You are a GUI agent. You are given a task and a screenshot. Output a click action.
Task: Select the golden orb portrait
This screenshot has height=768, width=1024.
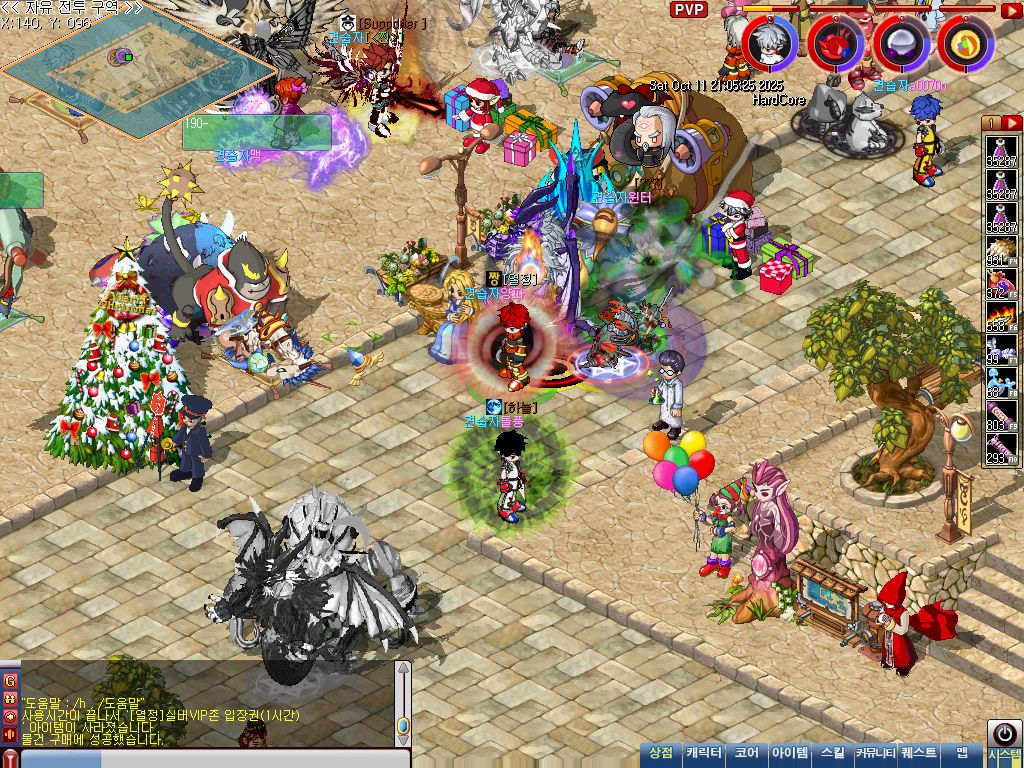point(965,43)
